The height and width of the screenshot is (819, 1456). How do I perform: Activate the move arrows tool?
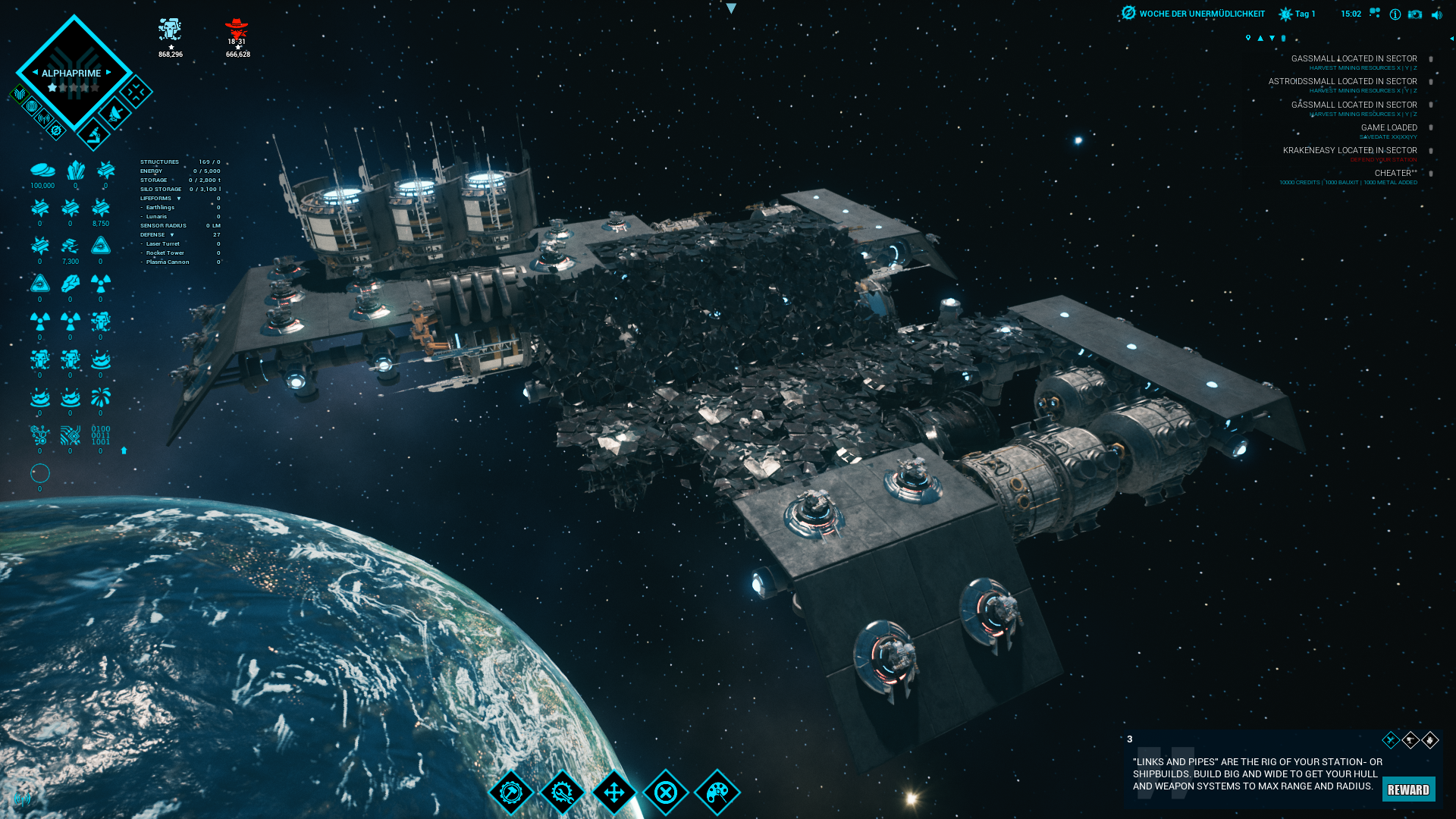pos(614,792)
